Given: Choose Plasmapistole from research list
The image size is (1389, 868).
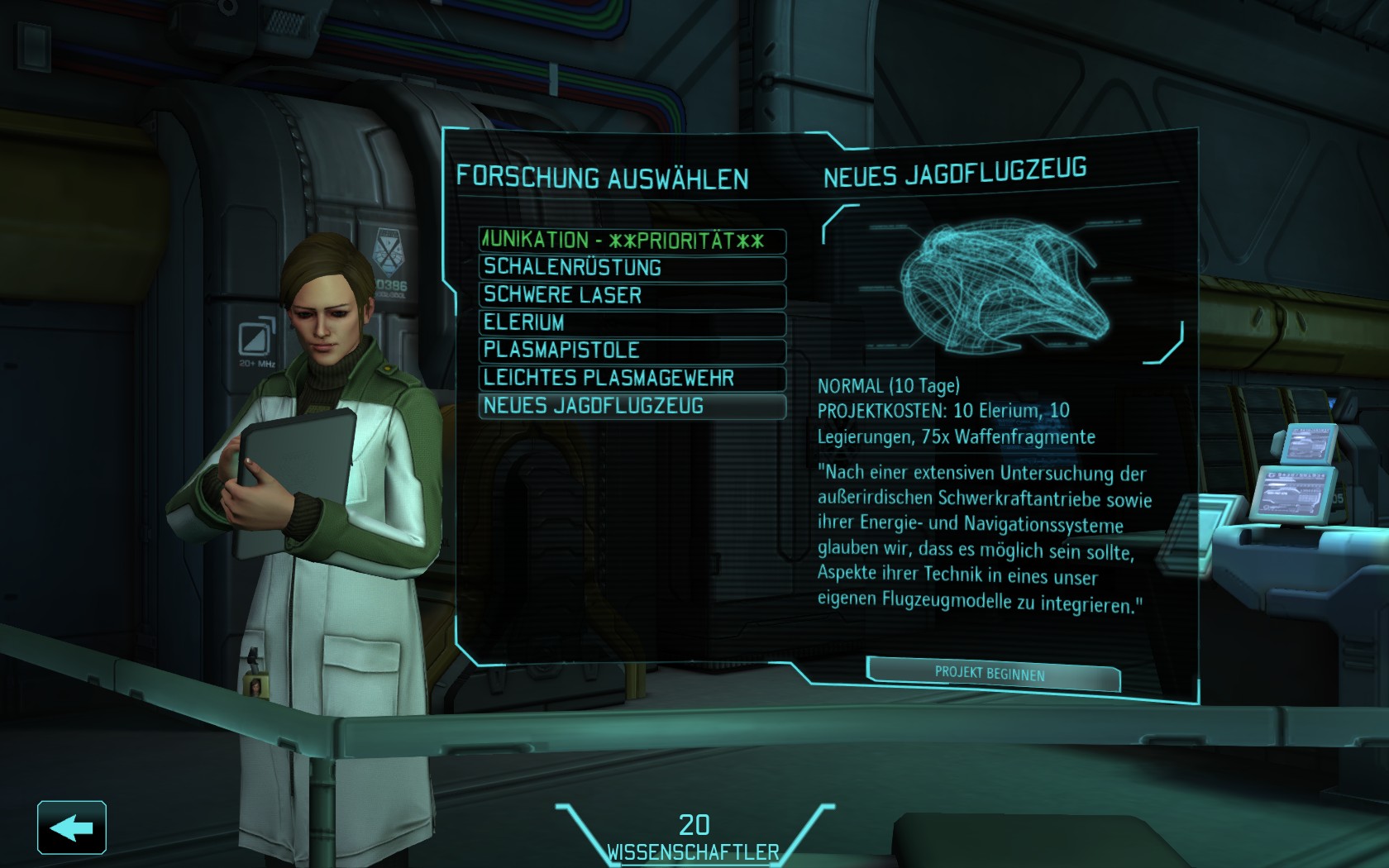Looking at the screenshot, I should [632, 351].
